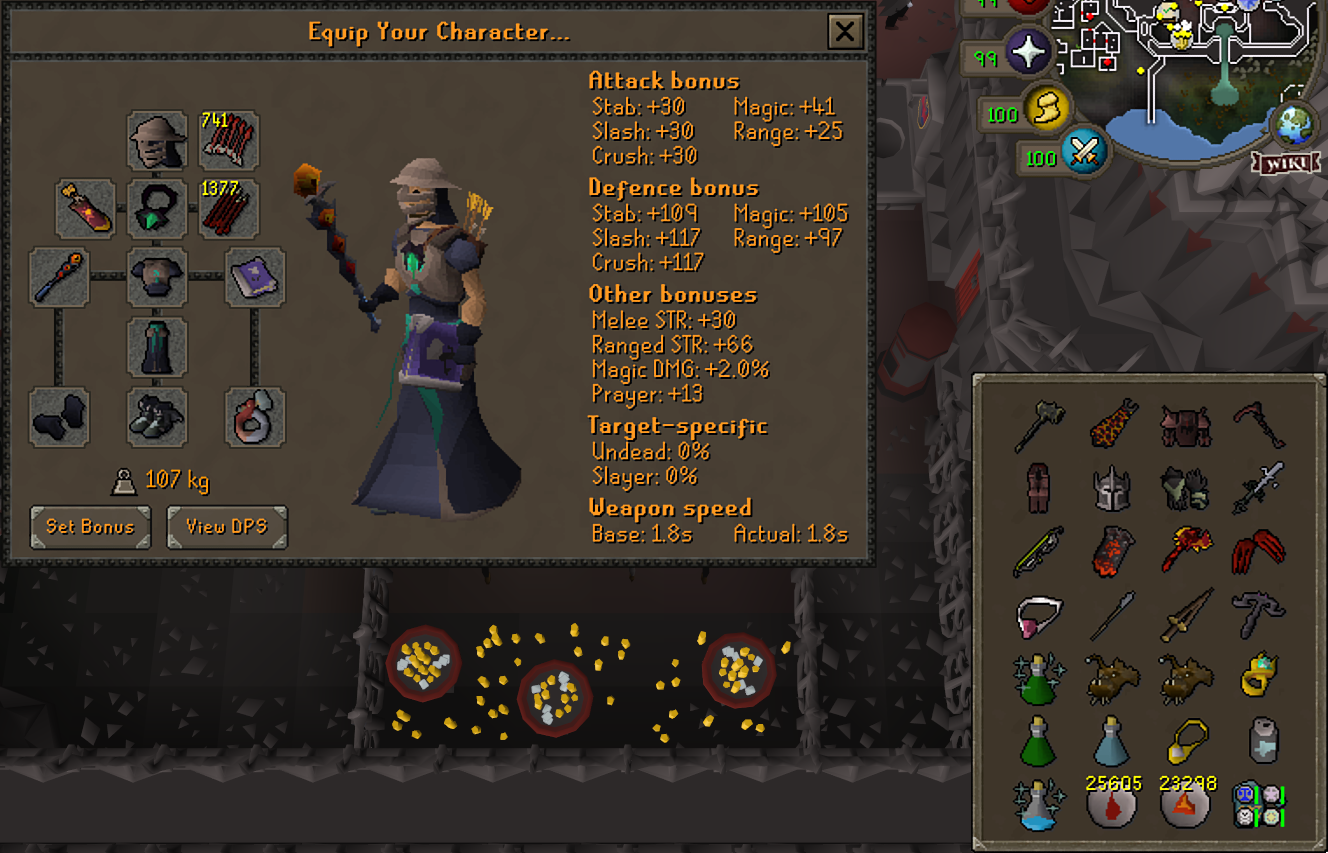Image resolution: width=1328 pixels, height=853 pixels.
Task: Click the gold ring in the inventory
Action: [1258, 675]
